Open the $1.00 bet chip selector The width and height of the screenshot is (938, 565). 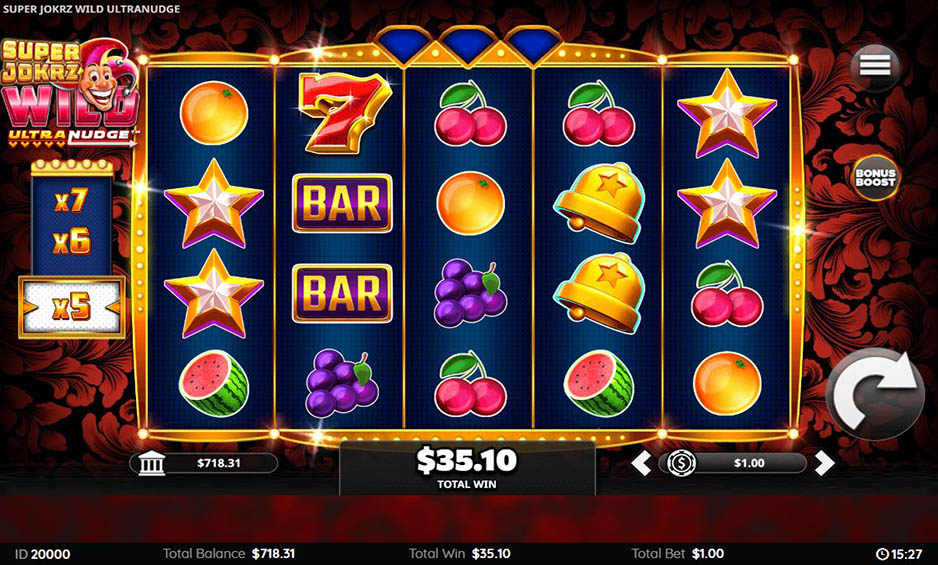pyautogui.click(x=682, y=463)
